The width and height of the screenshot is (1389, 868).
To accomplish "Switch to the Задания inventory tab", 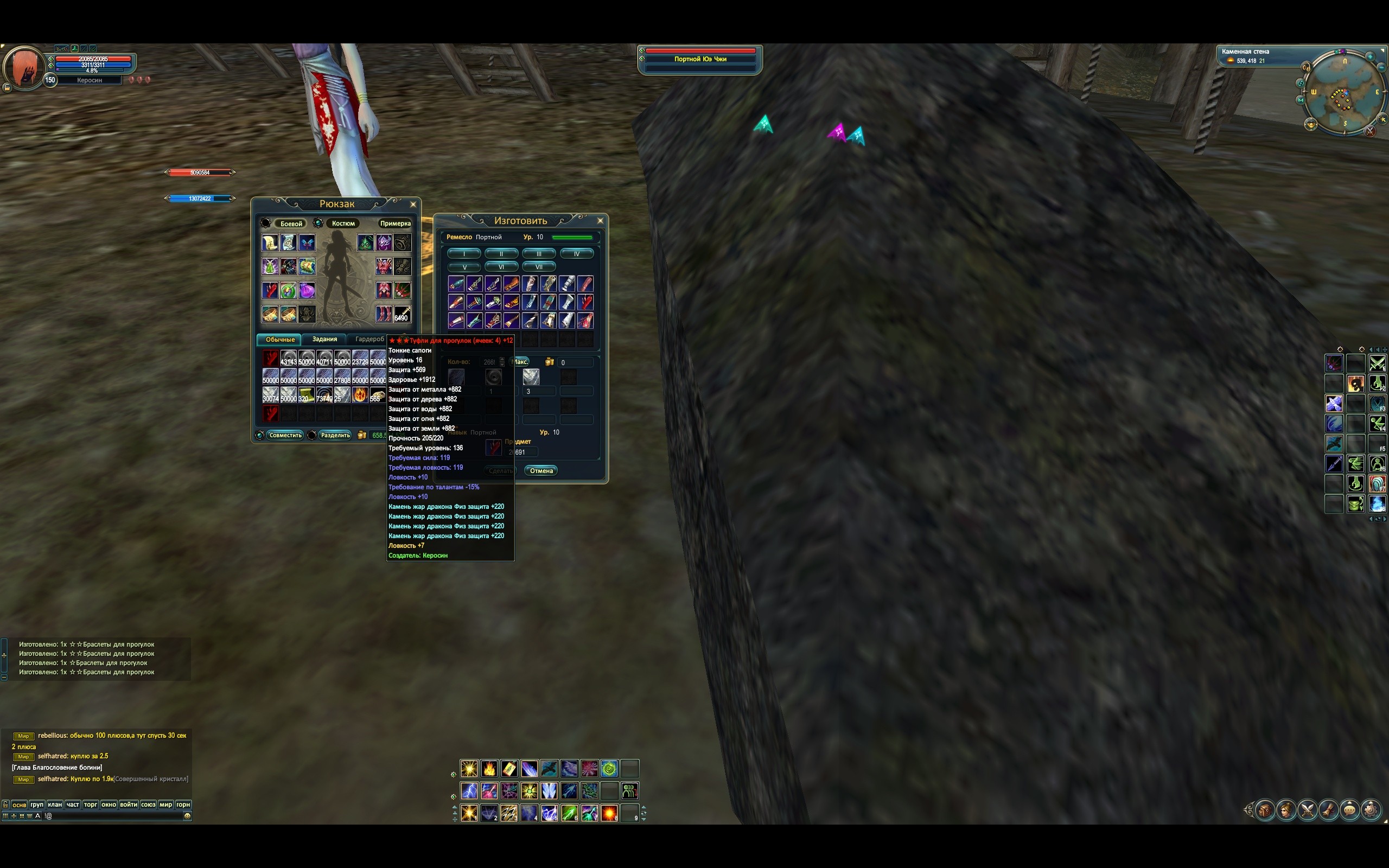I will point(324,339).
